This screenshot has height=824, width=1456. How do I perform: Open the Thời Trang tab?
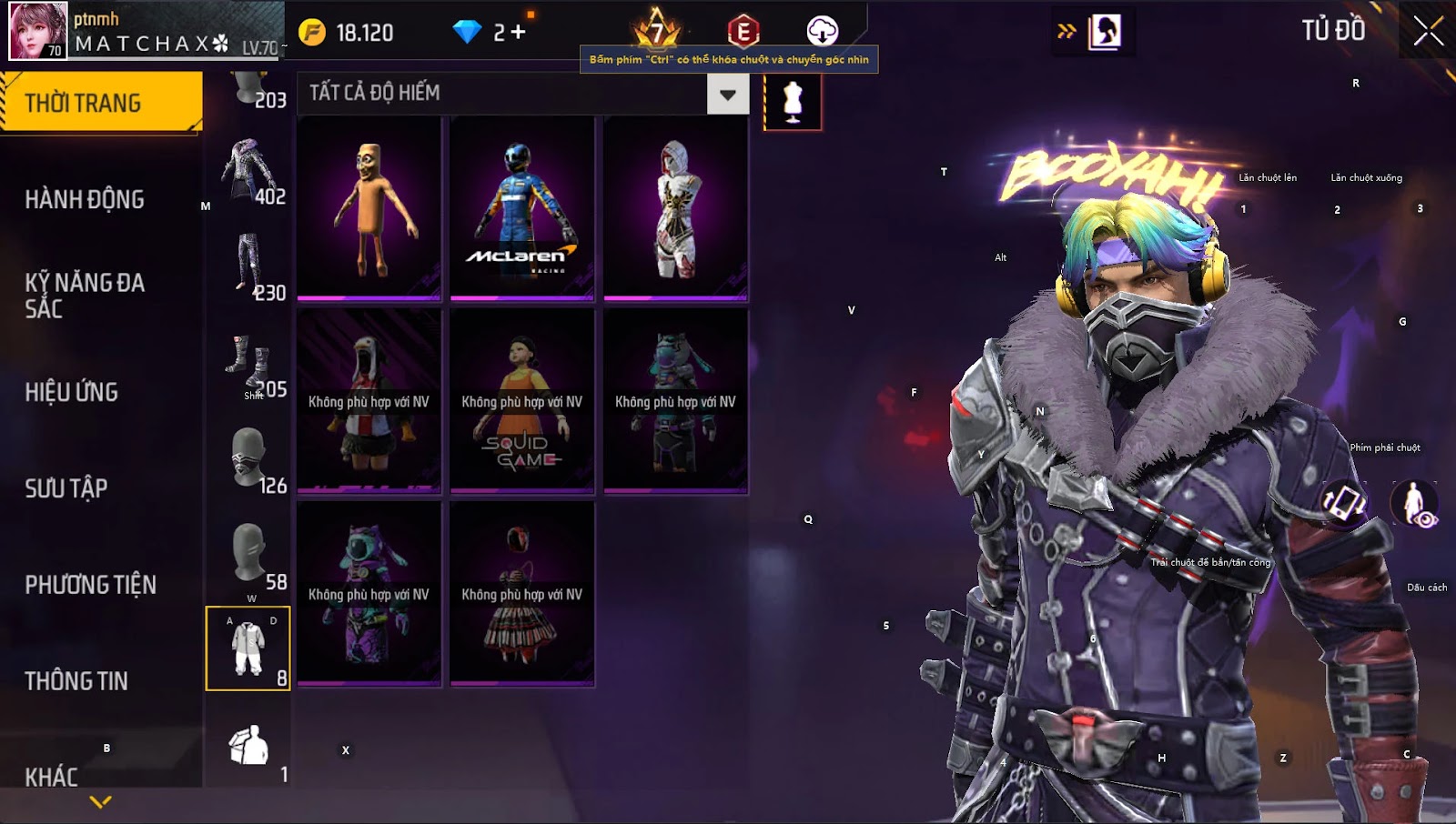(101, 103)
